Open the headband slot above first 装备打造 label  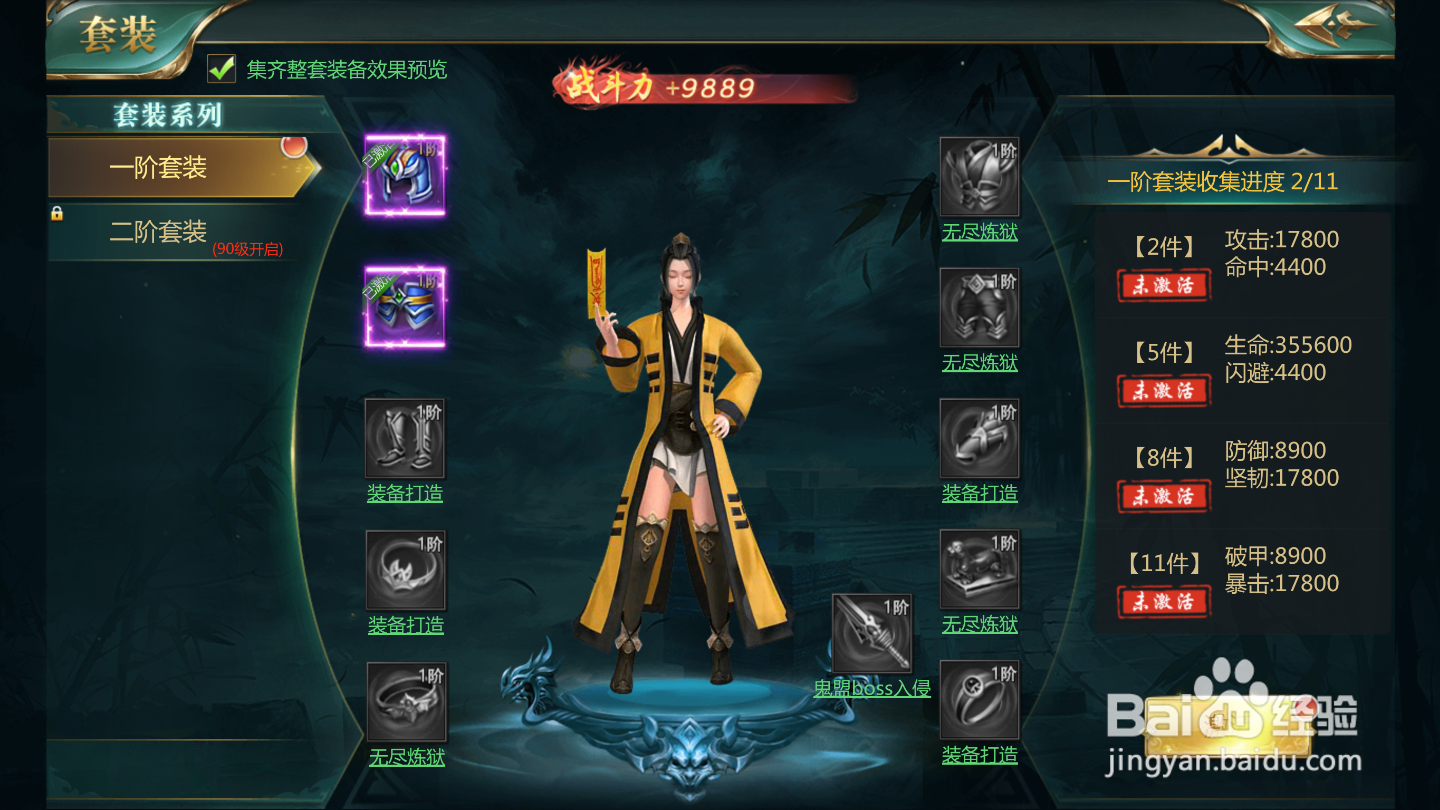(x=405, y=570)
